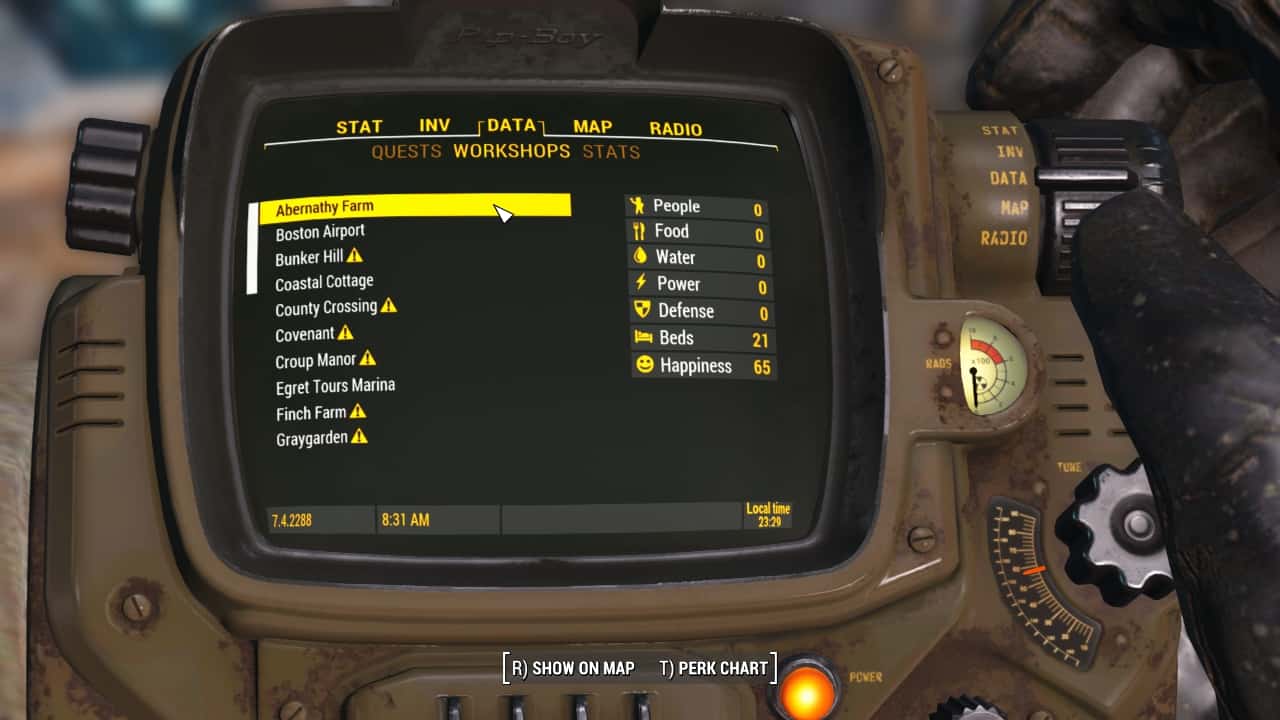Select Egret Tours Marina

335,386
